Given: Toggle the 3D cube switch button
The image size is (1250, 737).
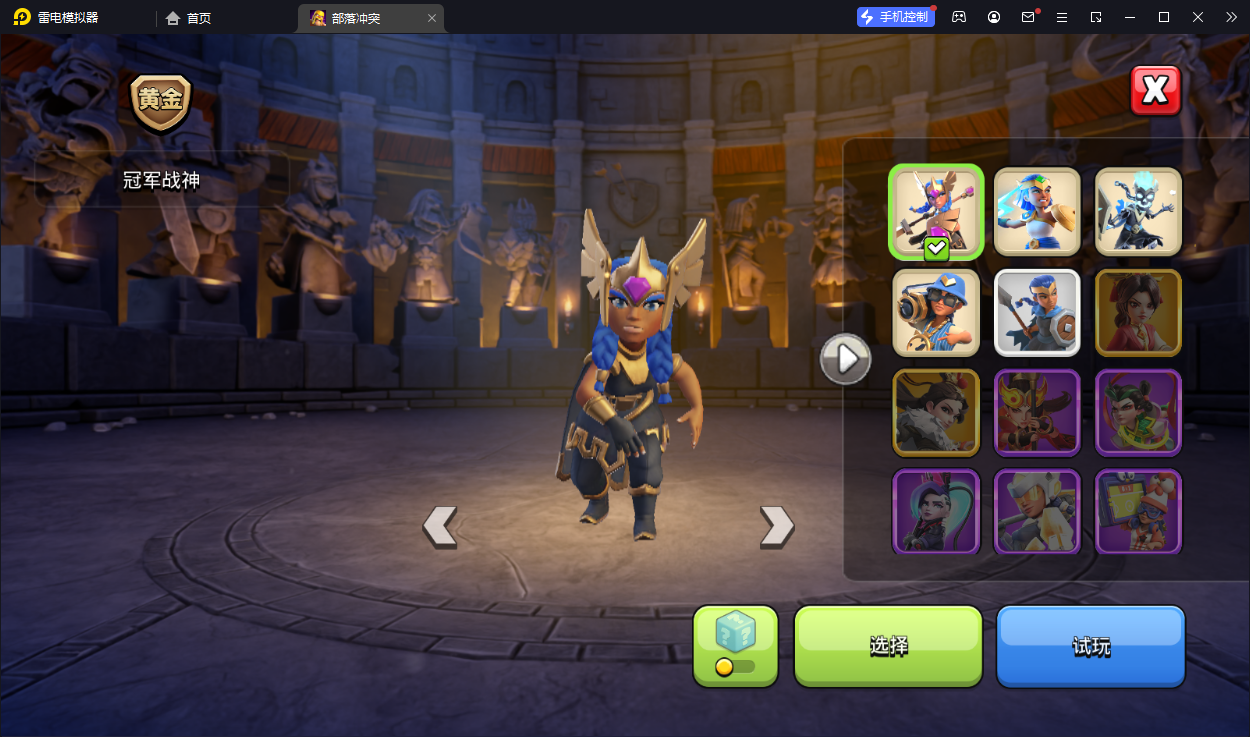Looking at the screenshot, I should pyautogui.click(x=735, y=645).
